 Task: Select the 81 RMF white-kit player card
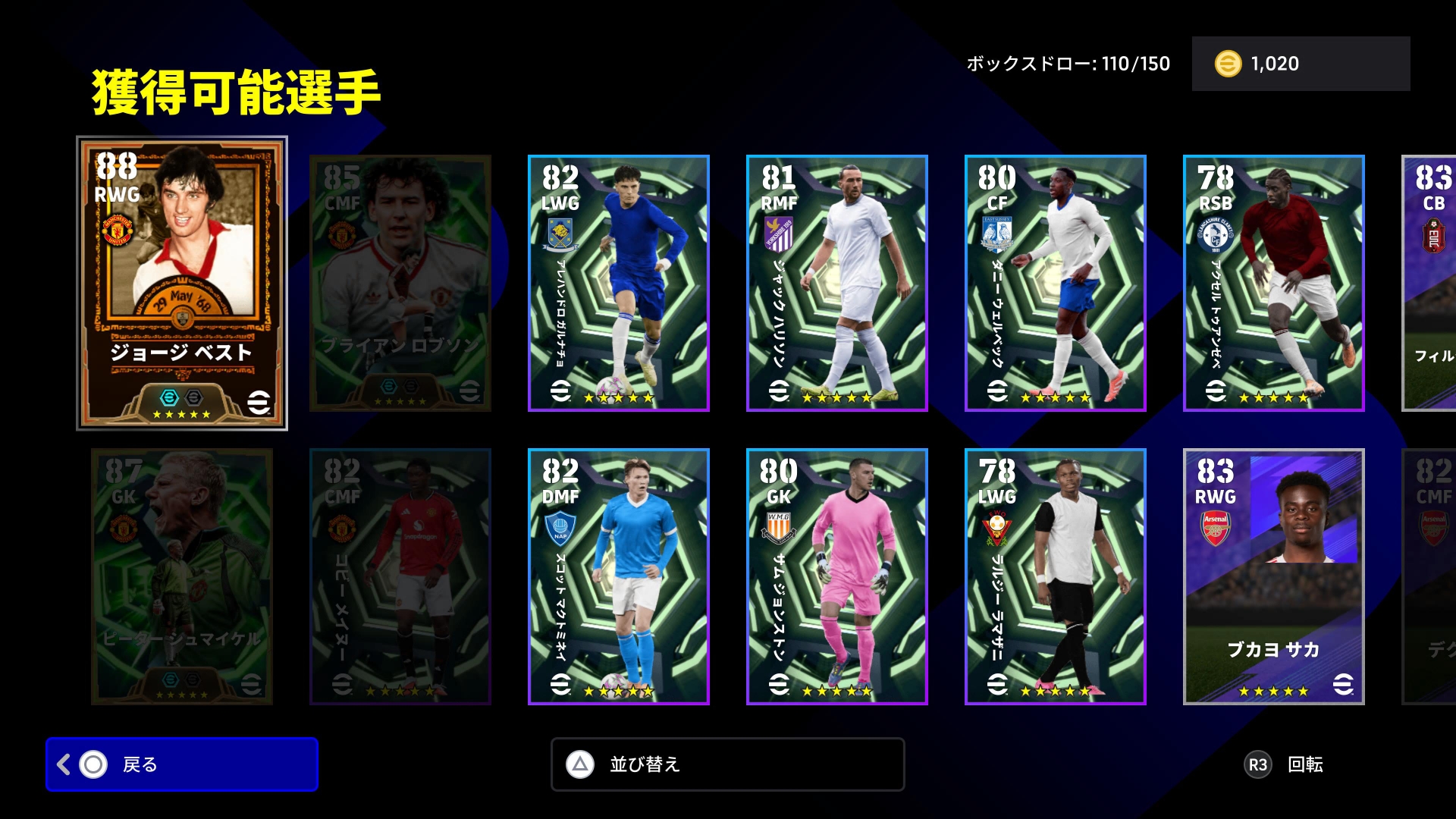(x=837, y=283)
